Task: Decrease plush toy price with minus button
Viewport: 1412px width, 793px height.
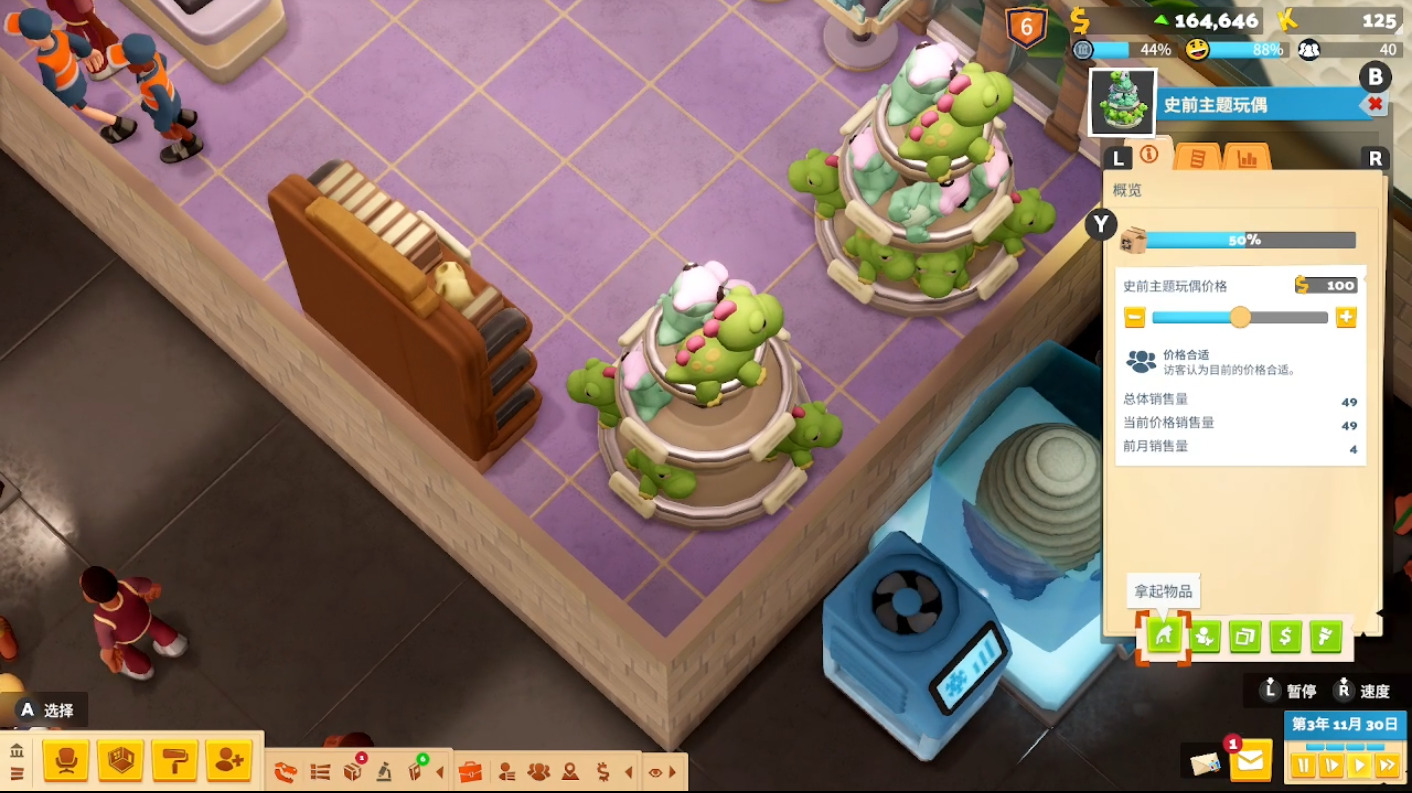Action: pos(1134,318)
